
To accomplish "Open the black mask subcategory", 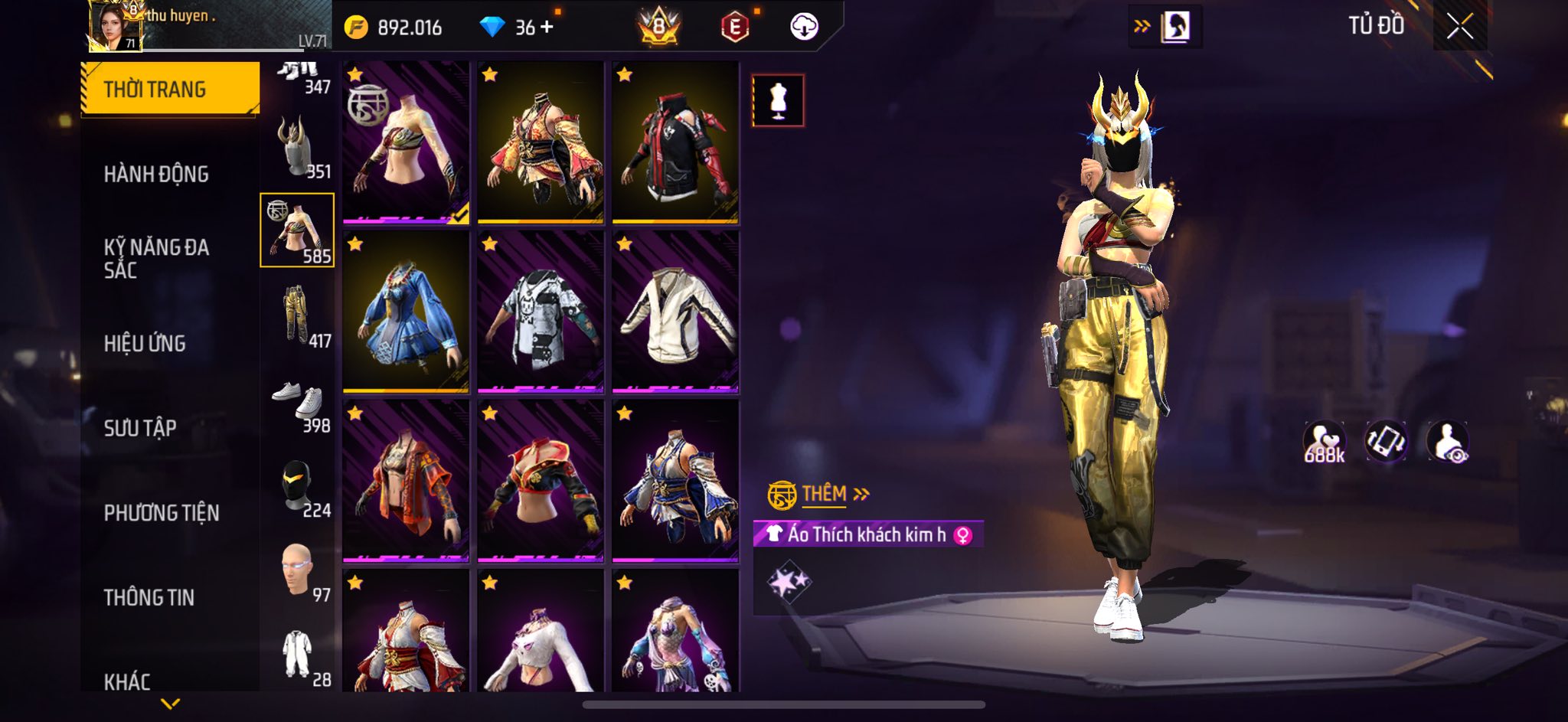I will (x=297, y=485).
